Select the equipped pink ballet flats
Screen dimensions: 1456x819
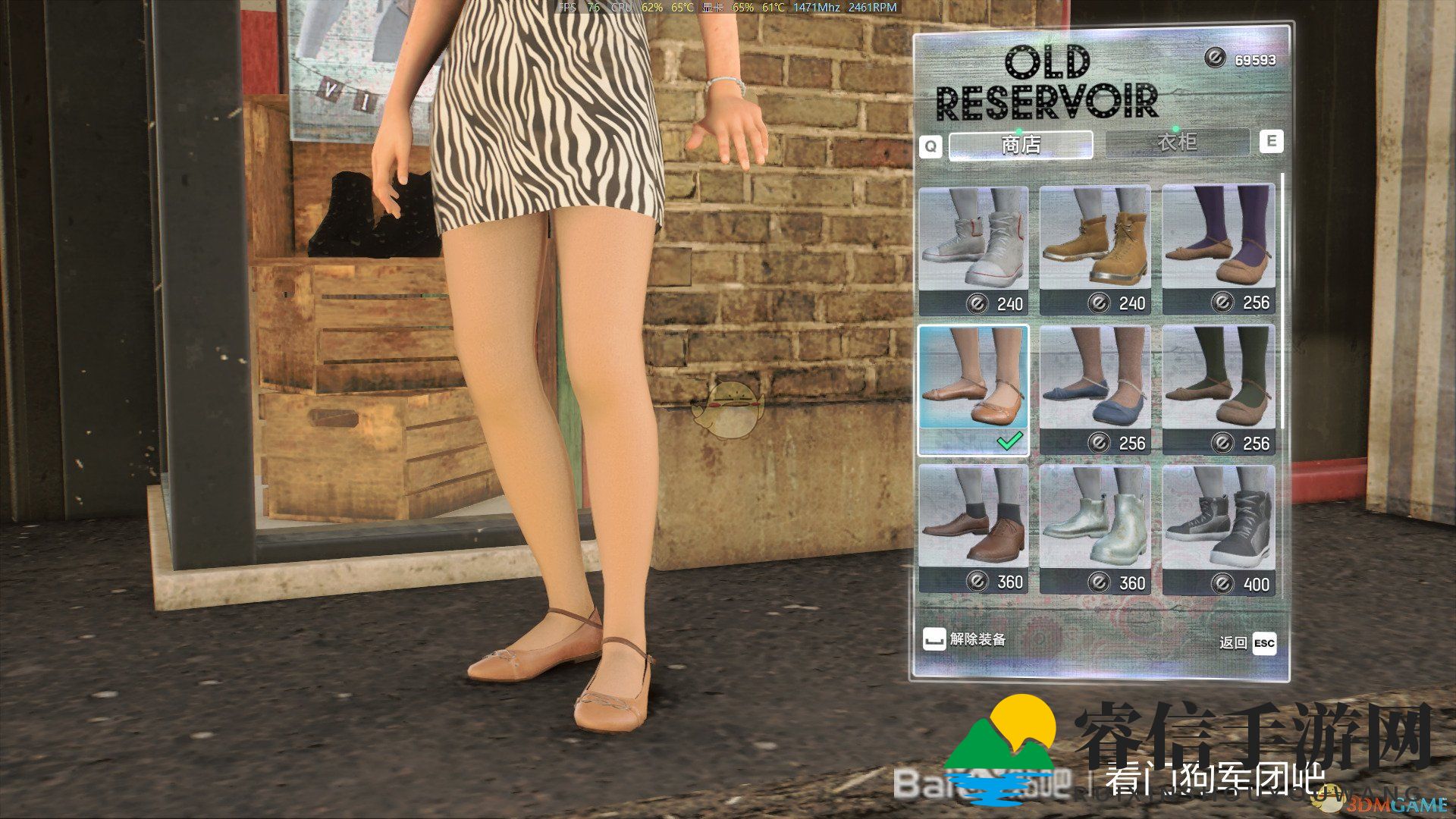tap(974, 390)
